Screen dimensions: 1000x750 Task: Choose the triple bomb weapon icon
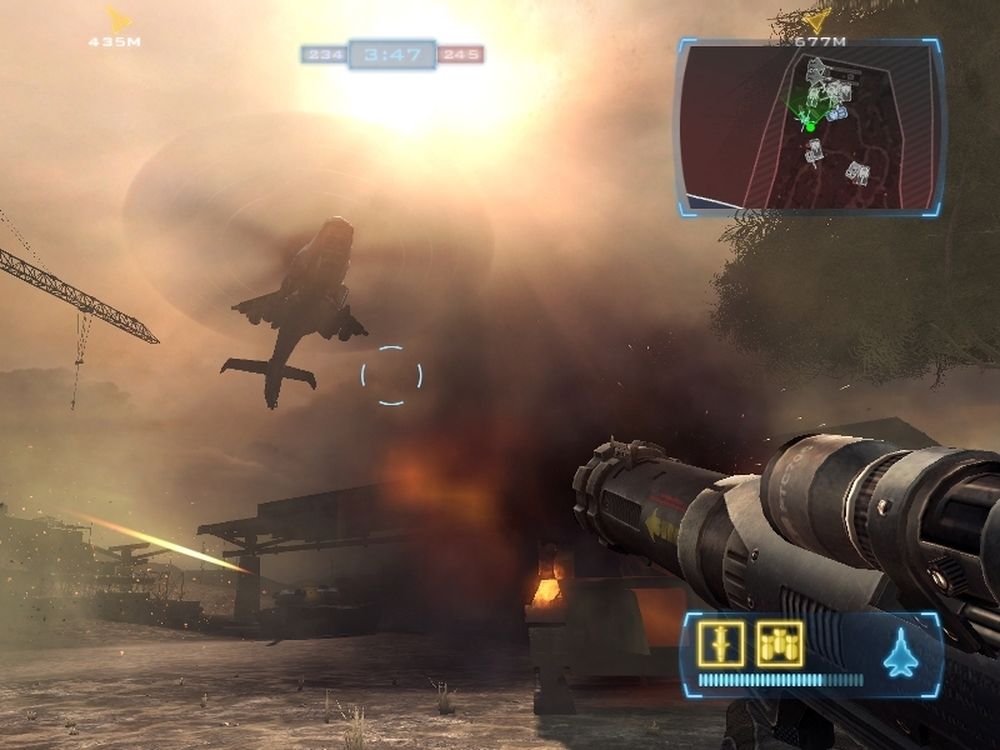coord(779,644)
